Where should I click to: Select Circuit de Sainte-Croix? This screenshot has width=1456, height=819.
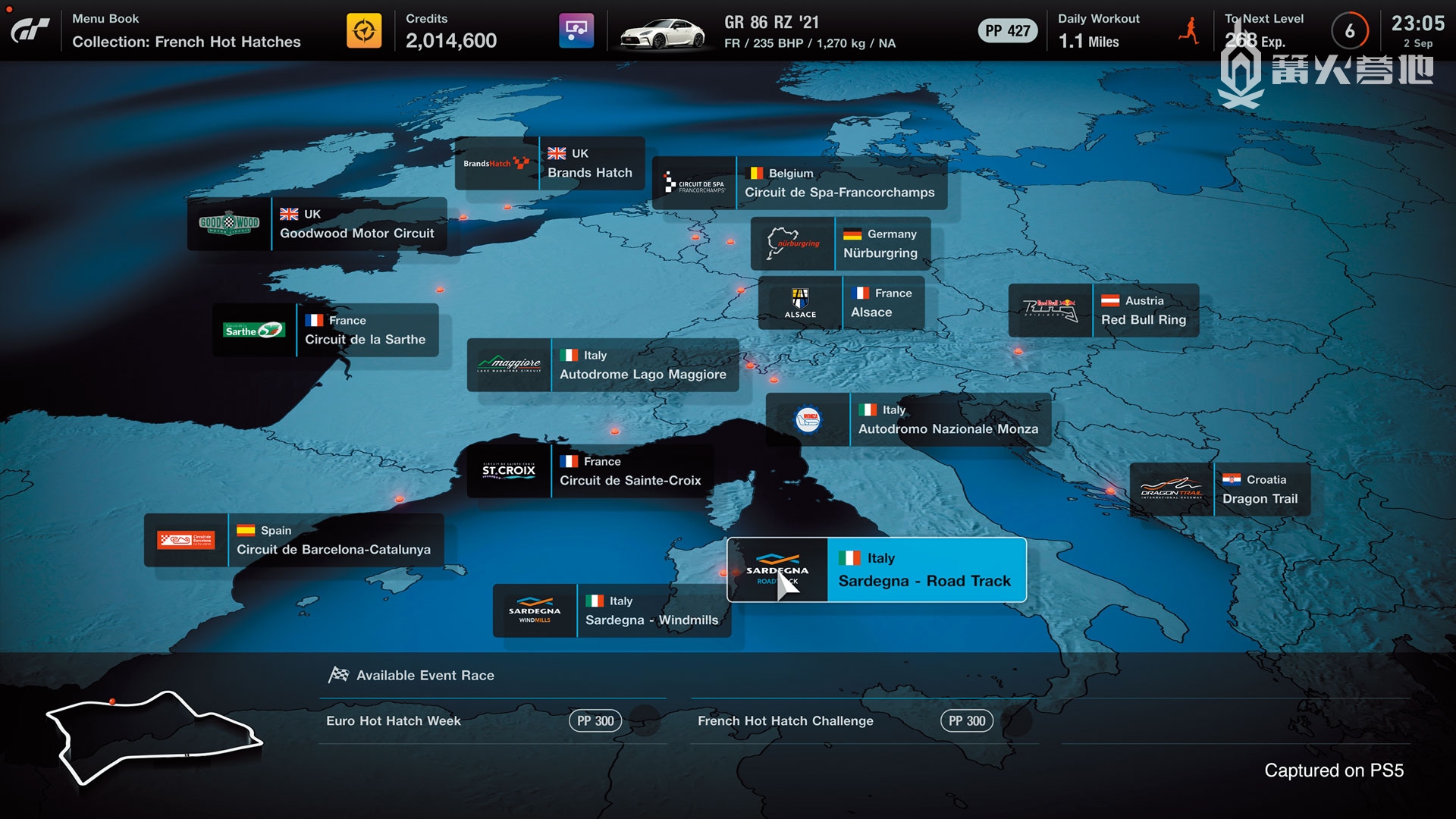coord(591,472)
